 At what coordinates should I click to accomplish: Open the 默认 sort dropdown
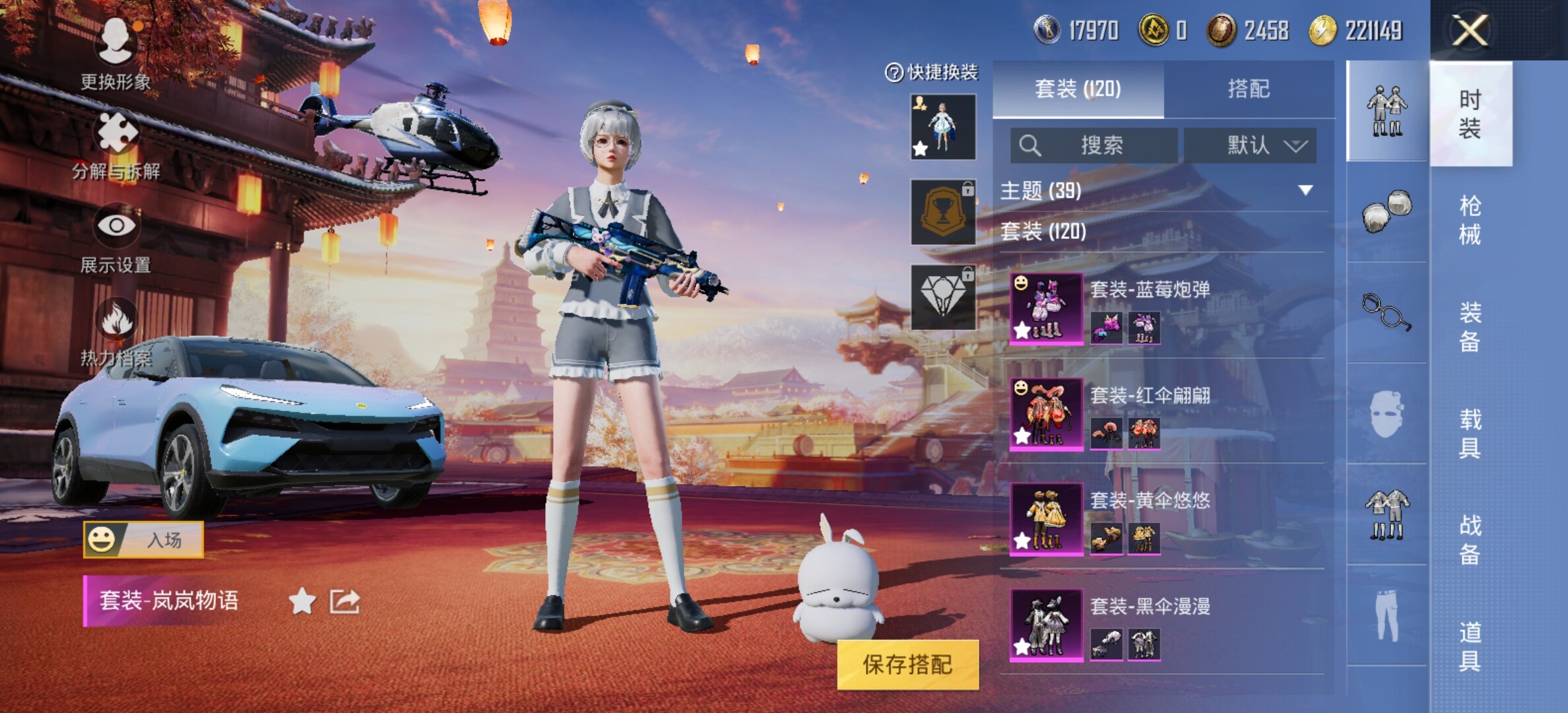[x=1250, y=145]
